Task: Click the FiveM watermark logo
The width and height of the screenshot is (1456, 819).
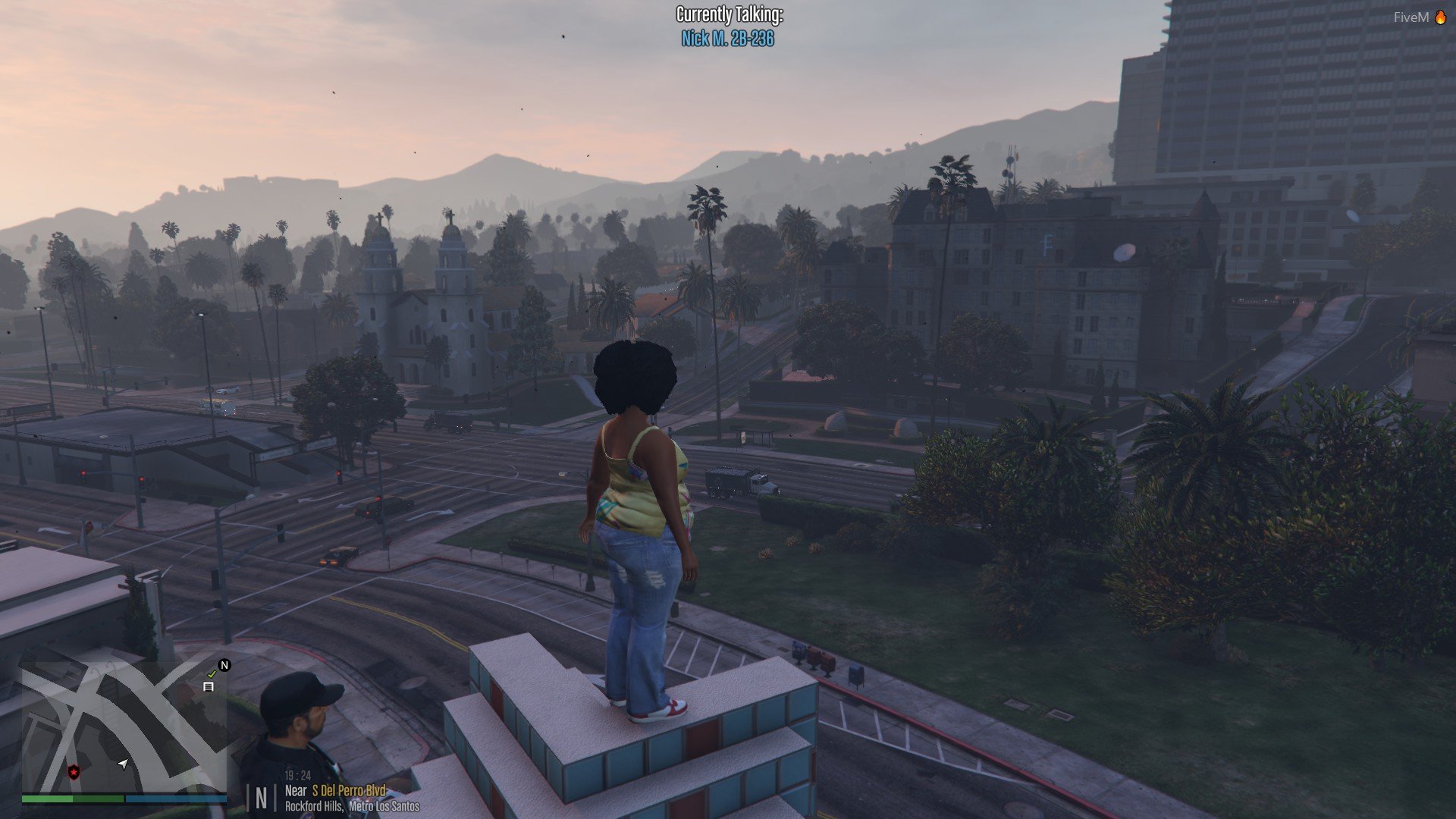Action: pyautogui.click(x=1418, y=17)
